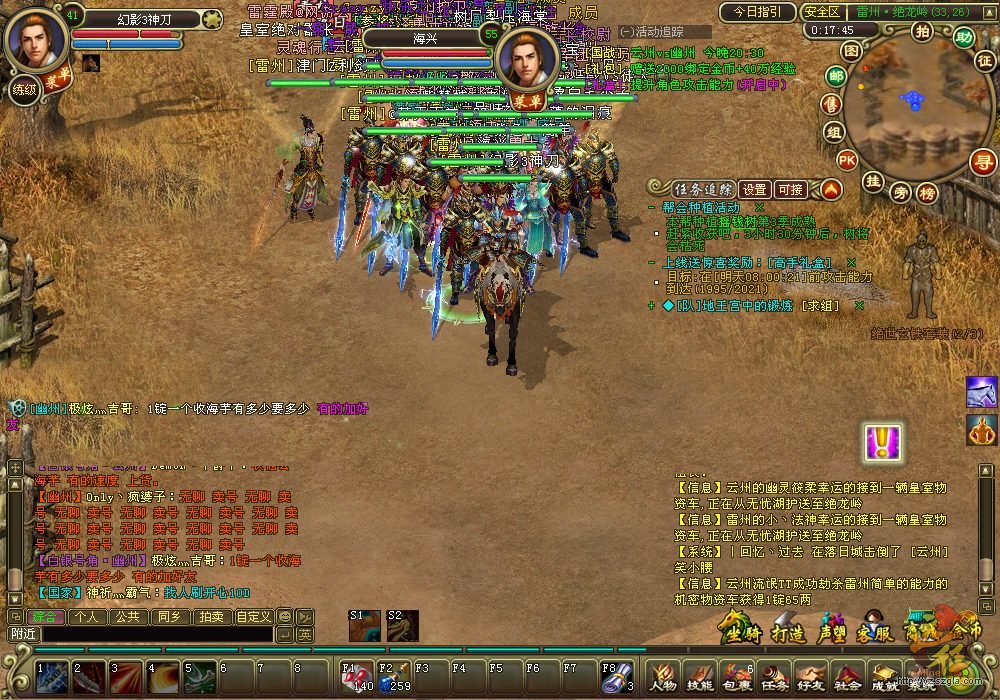Collapse the quest tracker with the arrow
This screenshot has height=700, width=1000.
pos(831,189)
